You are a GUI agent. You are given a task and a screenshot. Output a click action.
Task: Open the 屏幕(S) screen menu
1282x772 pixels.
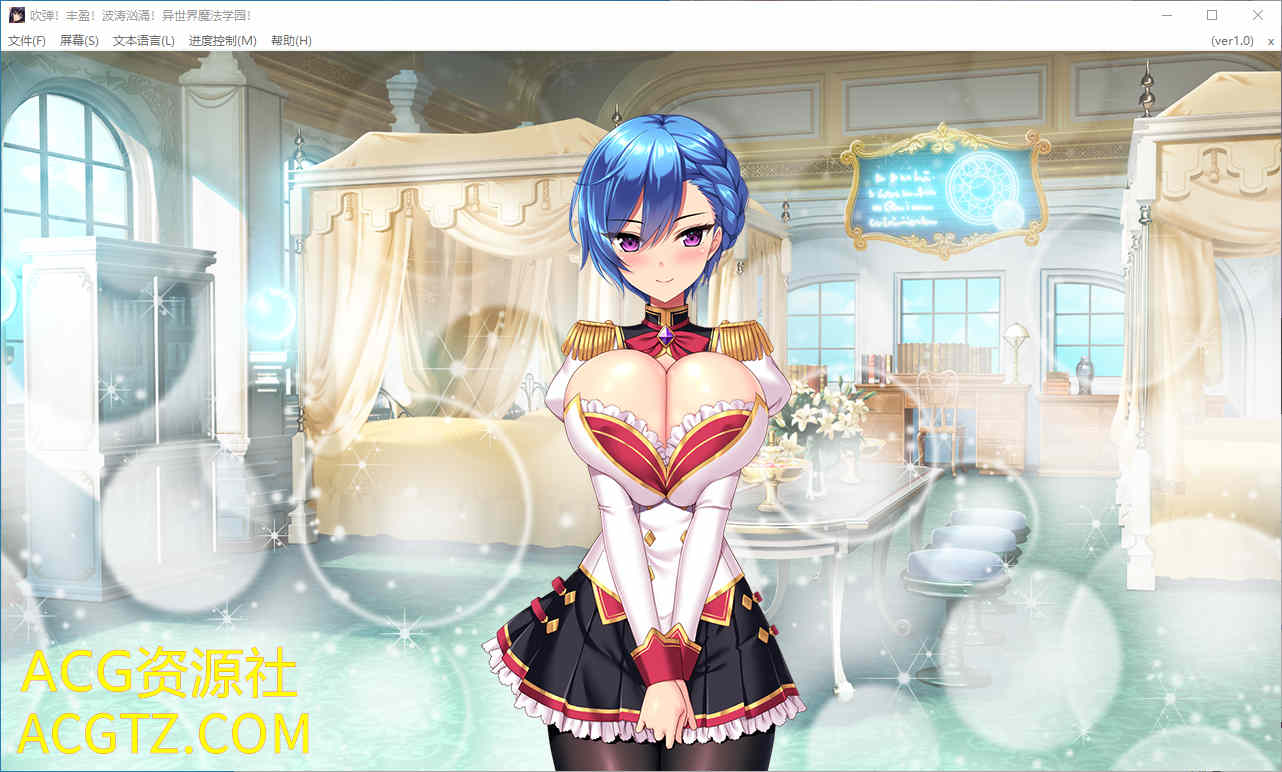point(79,41)
